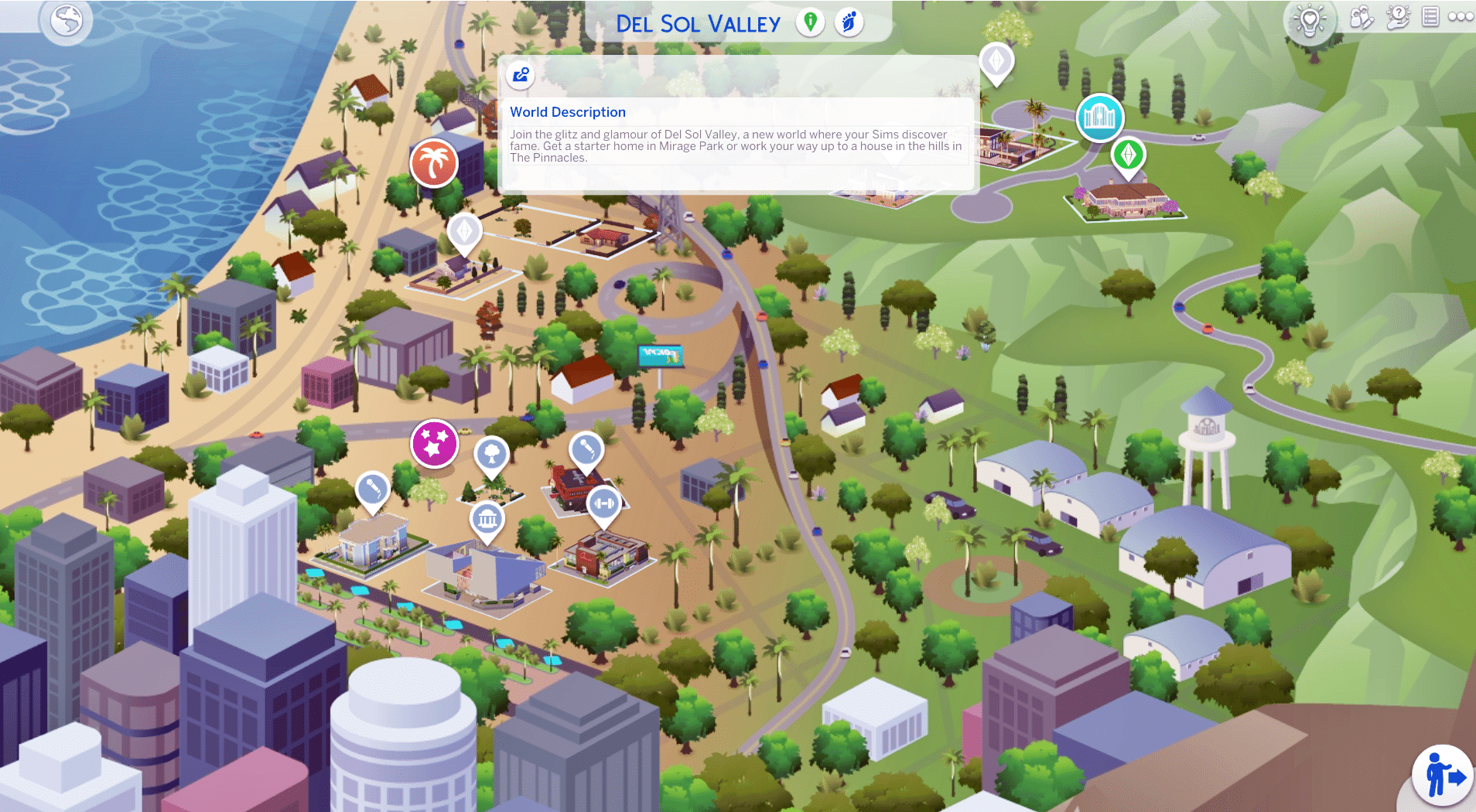This screenshot has height=812, width=1476.
Task: Click the museum marker with columns icon
Action: pyautogui.click(x=487, y=519)
